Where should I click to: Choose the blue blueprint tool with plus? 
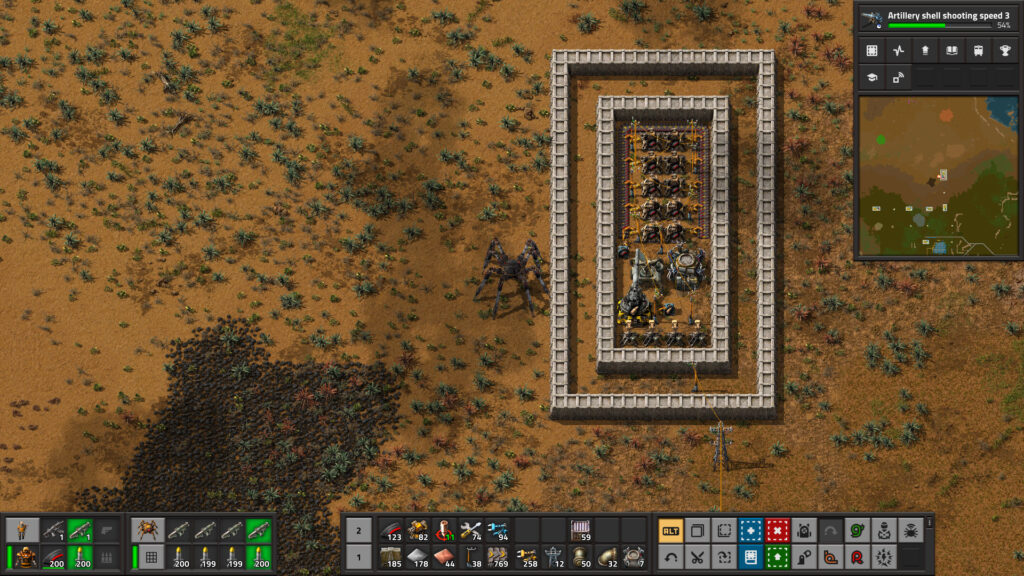750,531
